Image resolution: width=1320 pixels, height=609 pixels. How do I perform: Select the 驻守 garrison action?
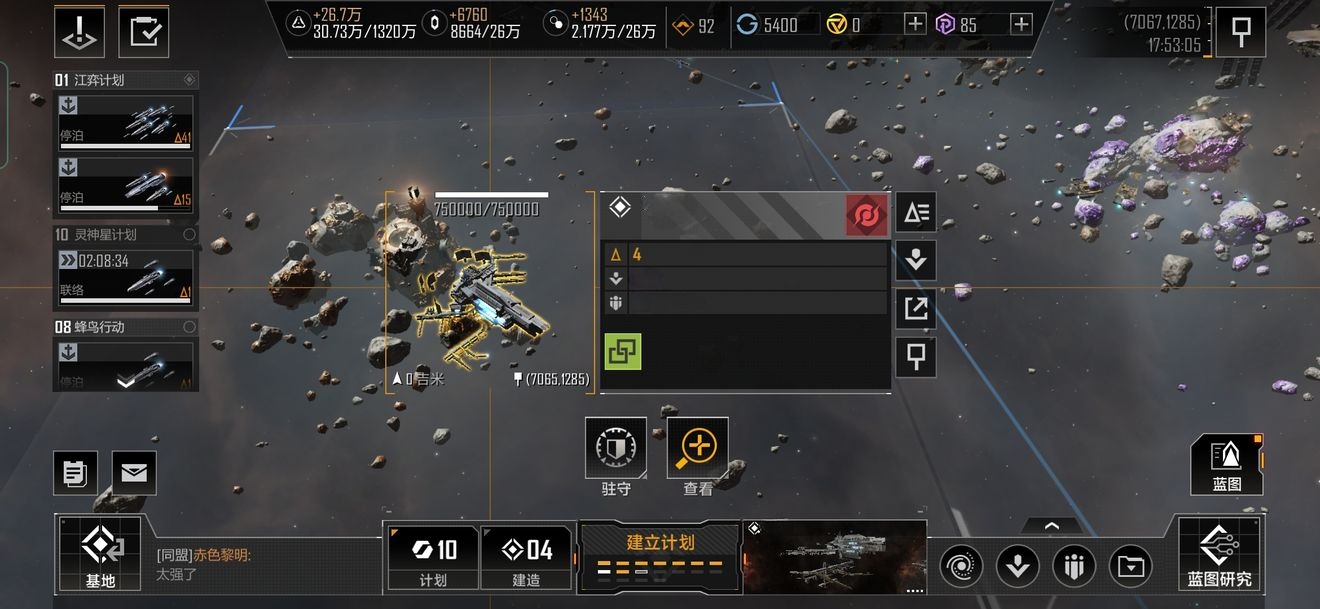click(616, 456)
